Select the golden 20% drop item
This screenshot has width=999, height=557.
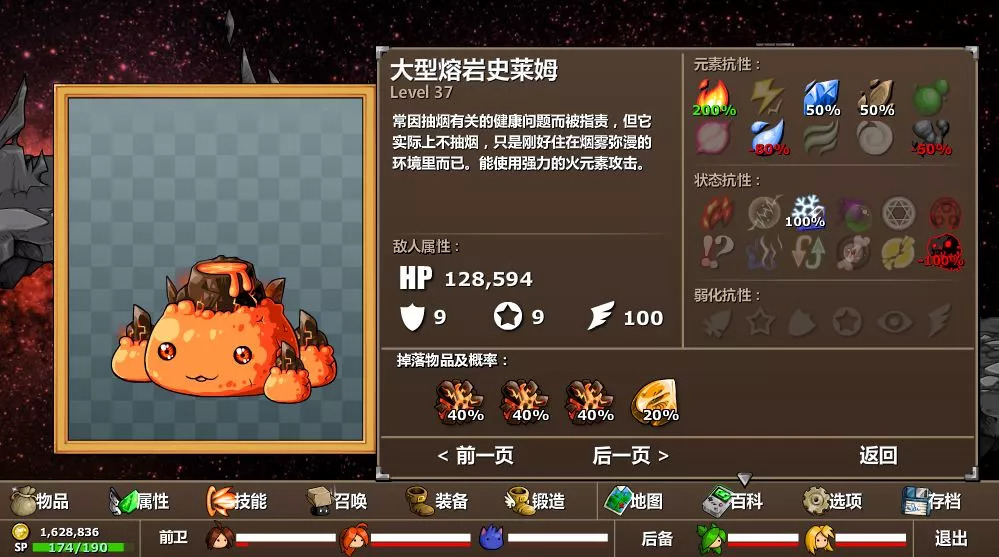point(655,402)
